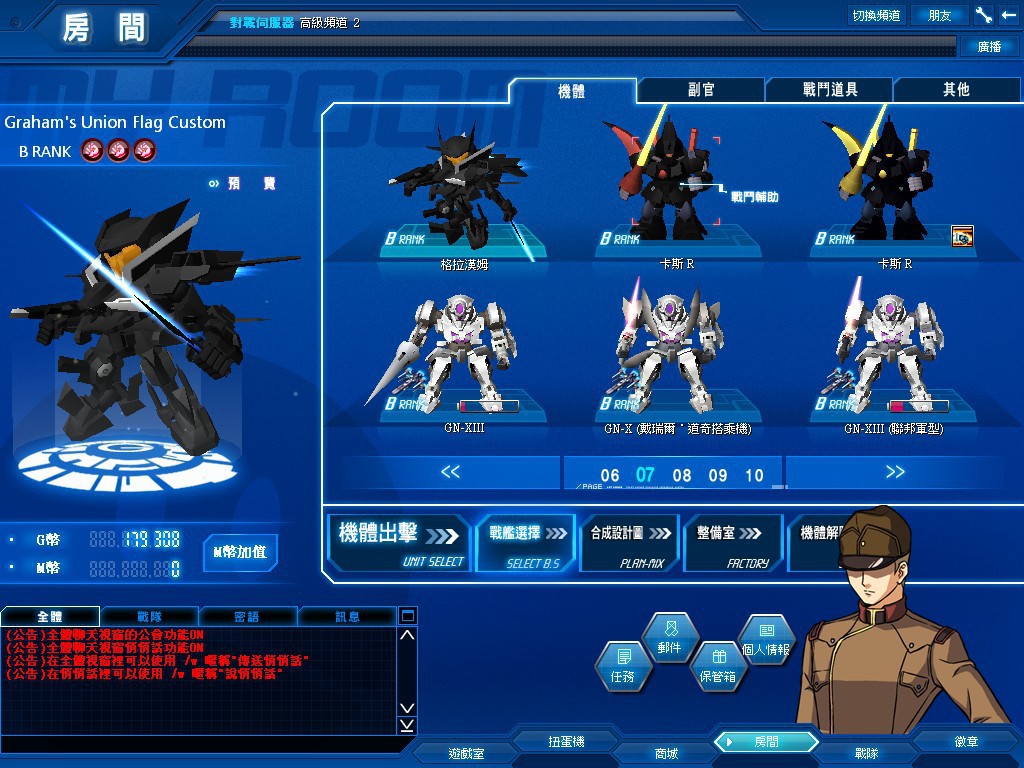Open the 戰鬥道具 tab
1024x768 pixels.
click(829, 90)
